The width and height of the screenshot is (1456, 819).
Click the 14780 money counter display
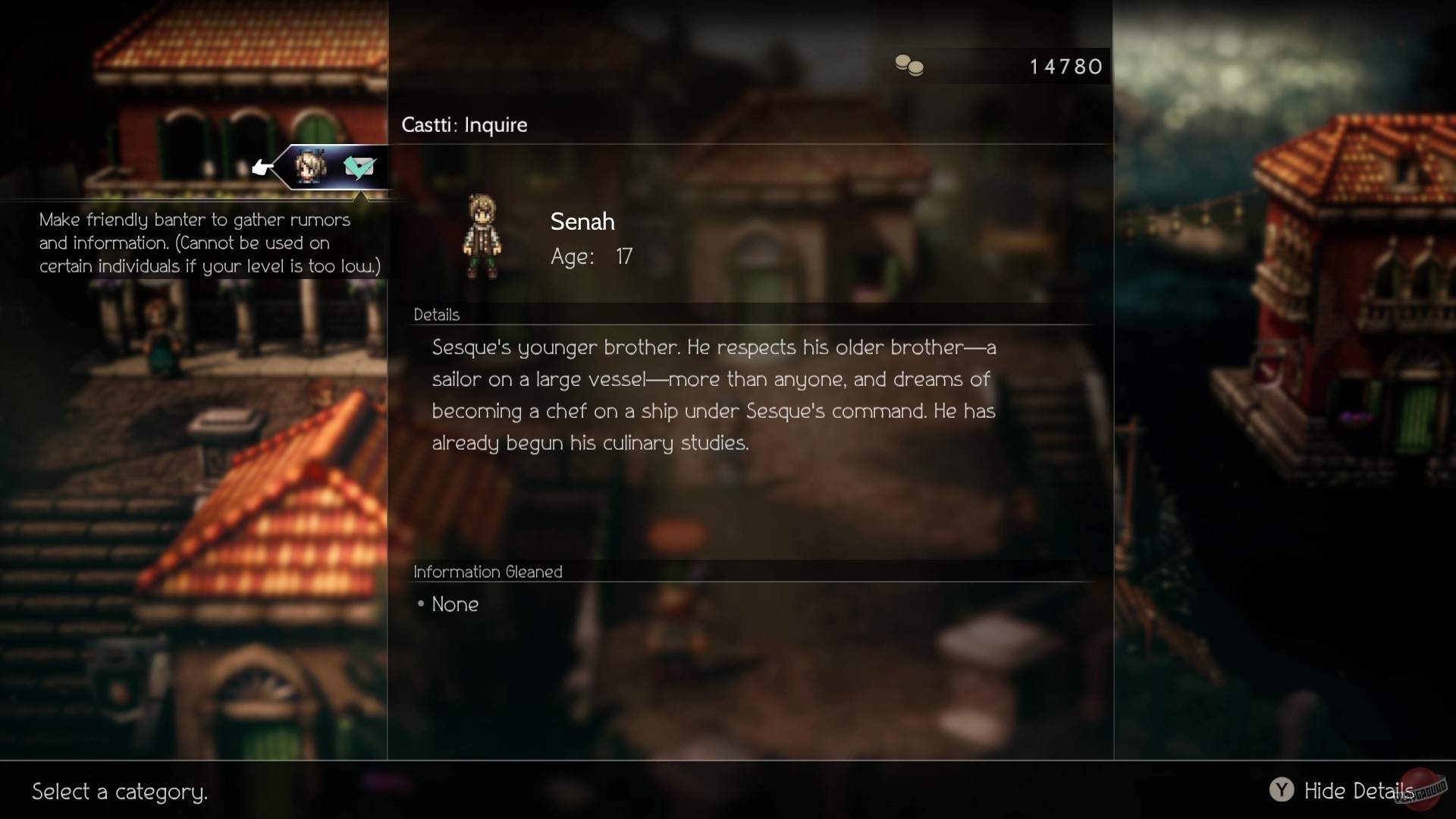(x=1065, y=66)
